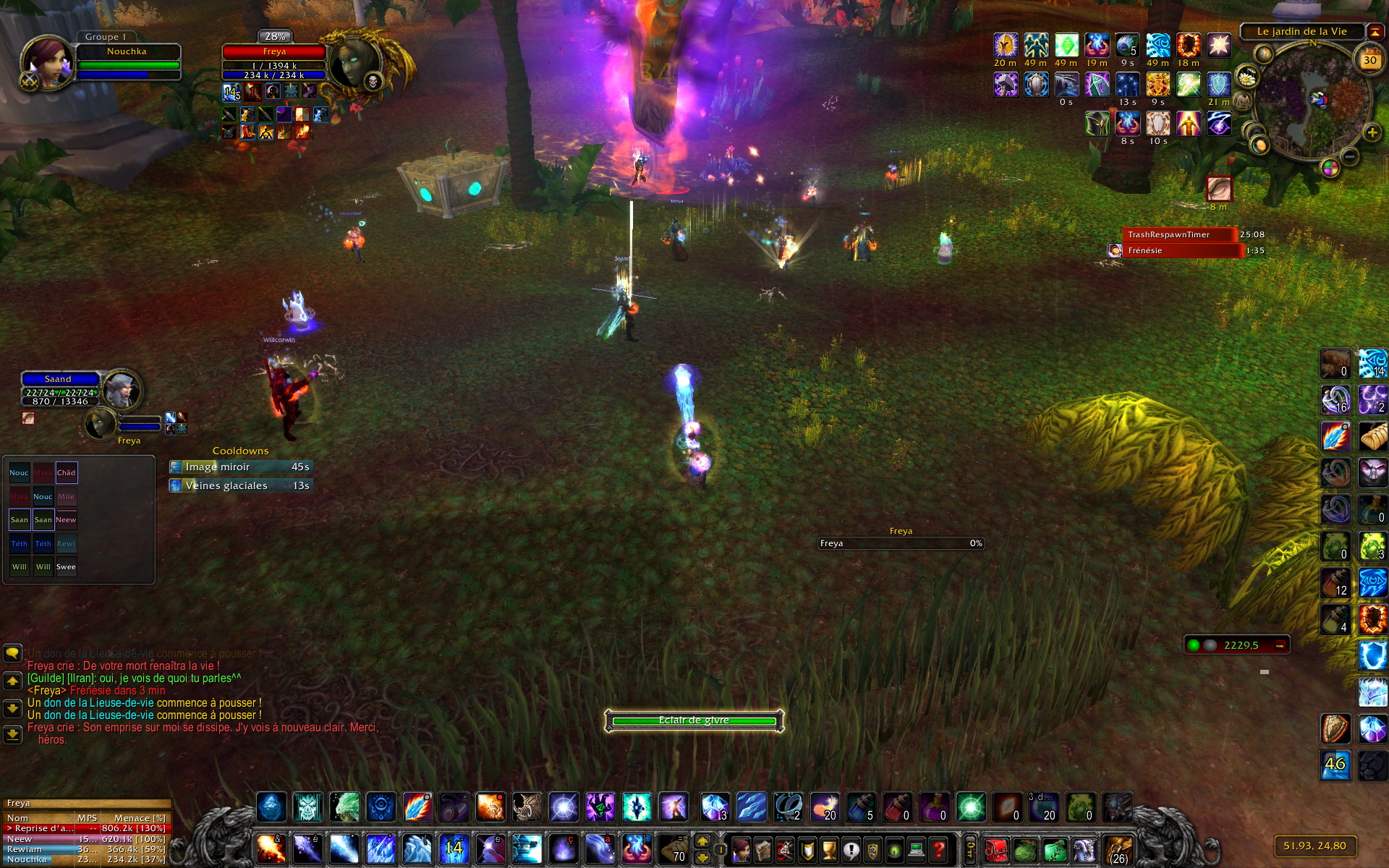Select the Chäd cell in the raid grid
This screenshot has width=1389, height=868.
click(x=67, y=473)
